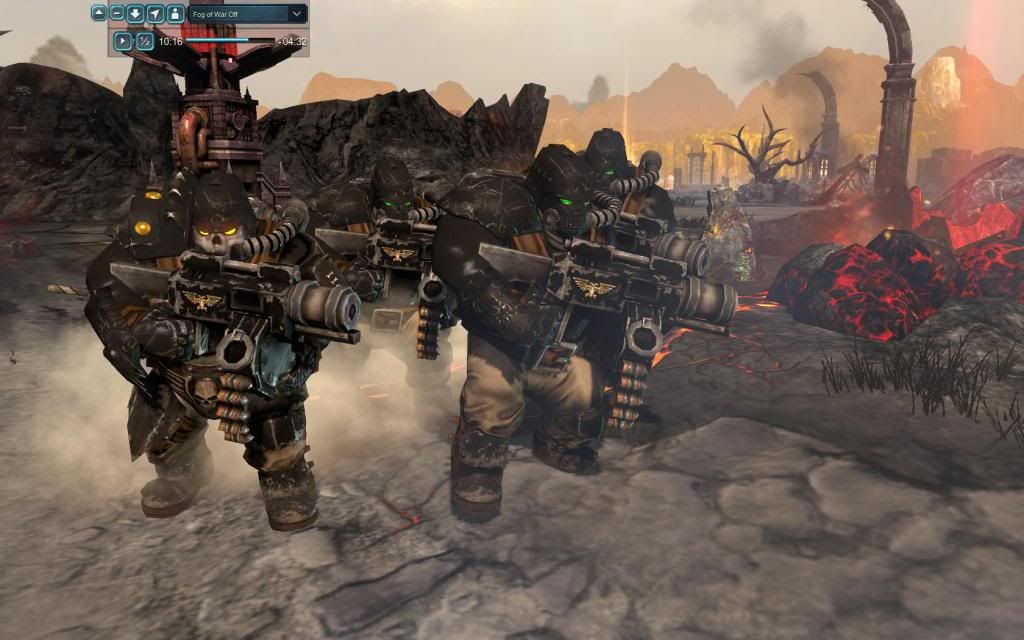Click the down-arrow replay toolbar button

click(x=136, y=14)
